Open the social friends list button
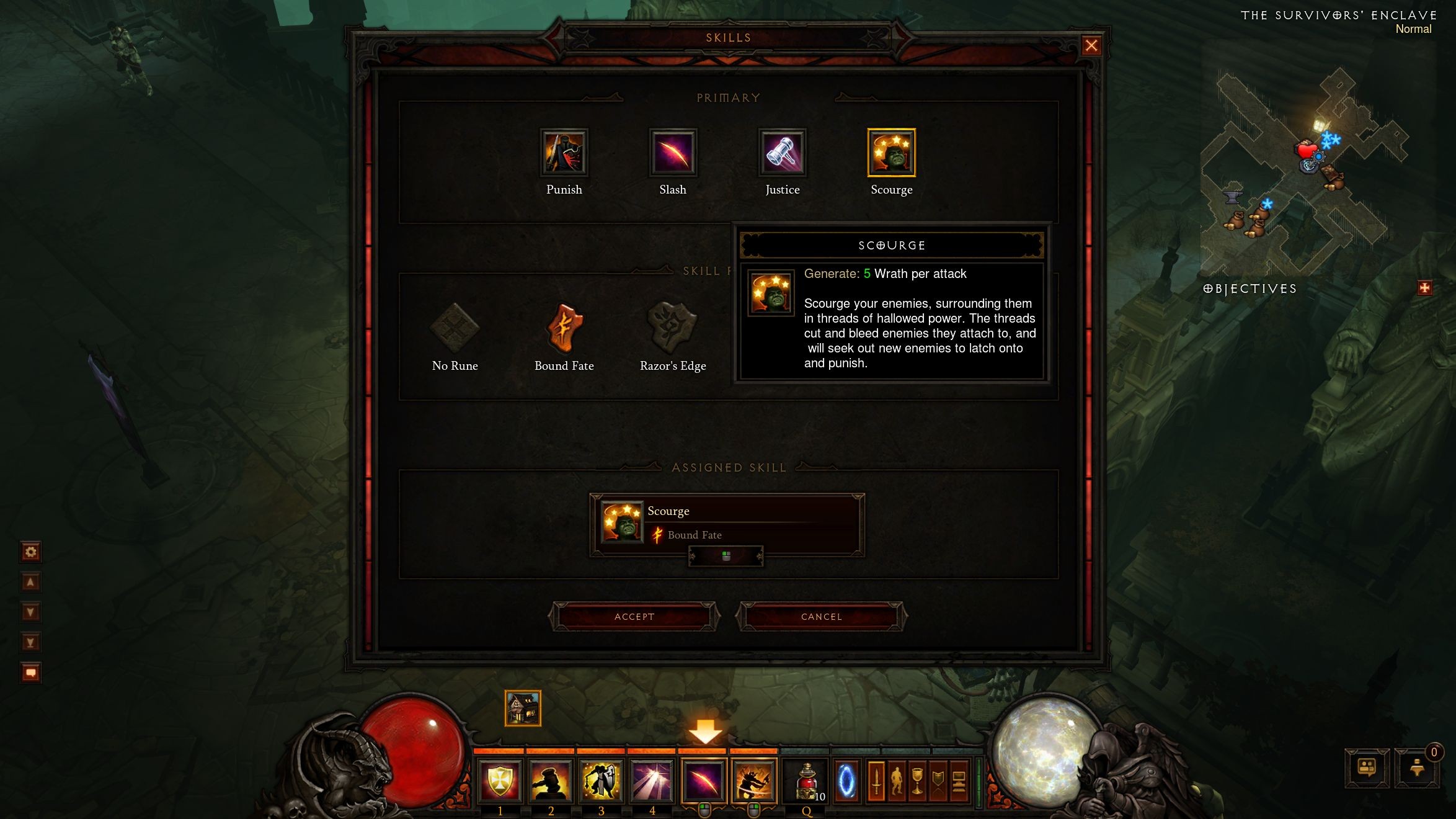The height and width of the screenshot is (819, 1456). [1367, 768]
